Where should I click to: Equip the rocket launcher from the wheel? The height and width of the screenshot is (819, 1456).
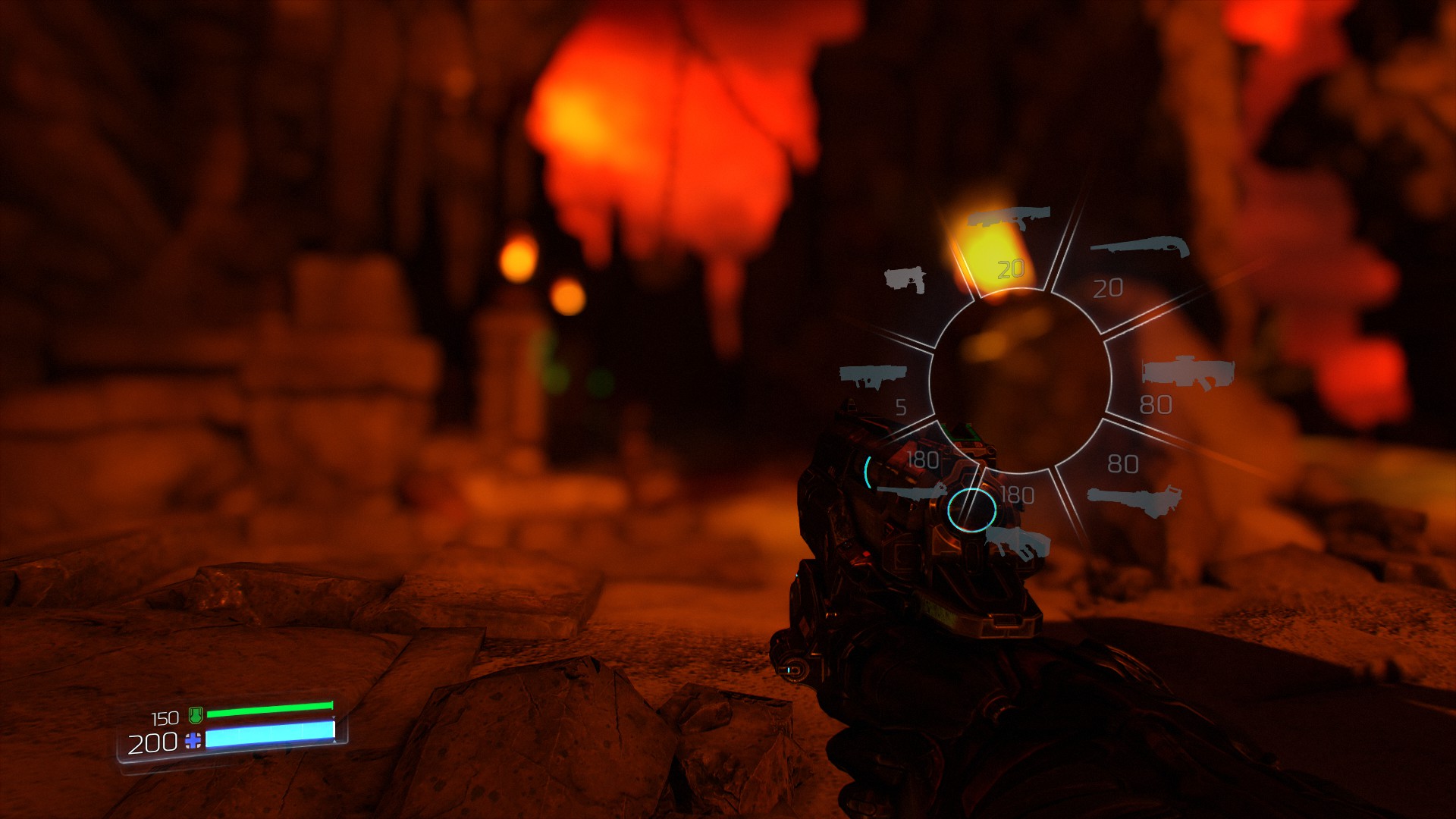click(x=873, y=375)
